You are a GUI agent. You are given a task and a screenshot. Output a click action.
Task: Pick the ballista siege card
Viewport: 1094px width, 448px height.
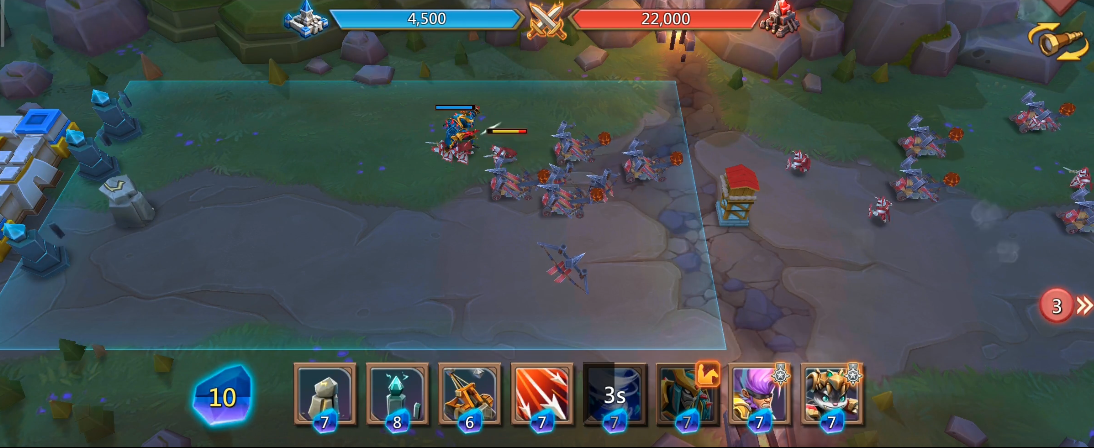point(469,394)
